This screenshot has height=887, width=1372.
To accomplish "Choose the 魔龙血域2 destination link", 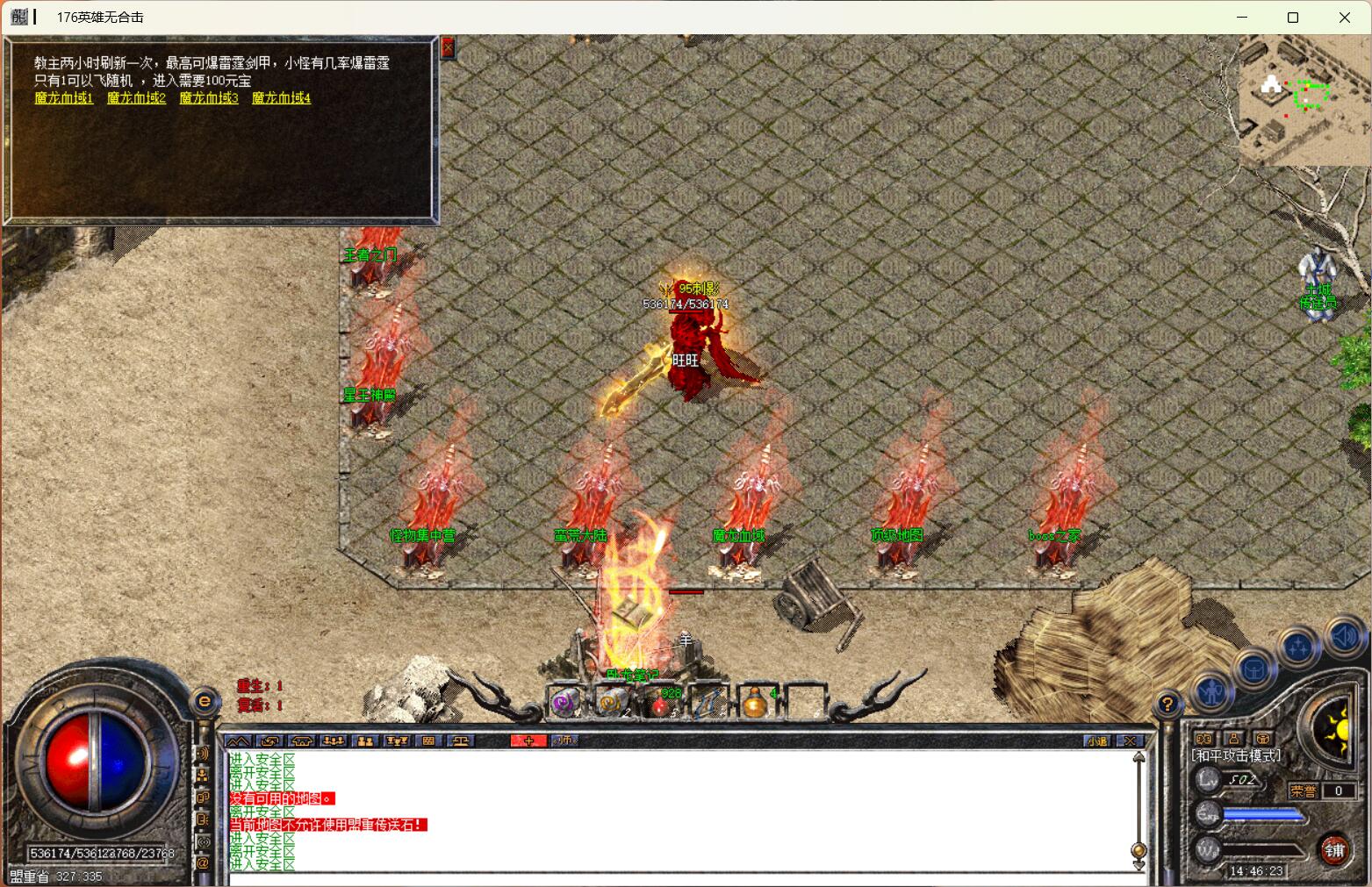I will point(136,98).
